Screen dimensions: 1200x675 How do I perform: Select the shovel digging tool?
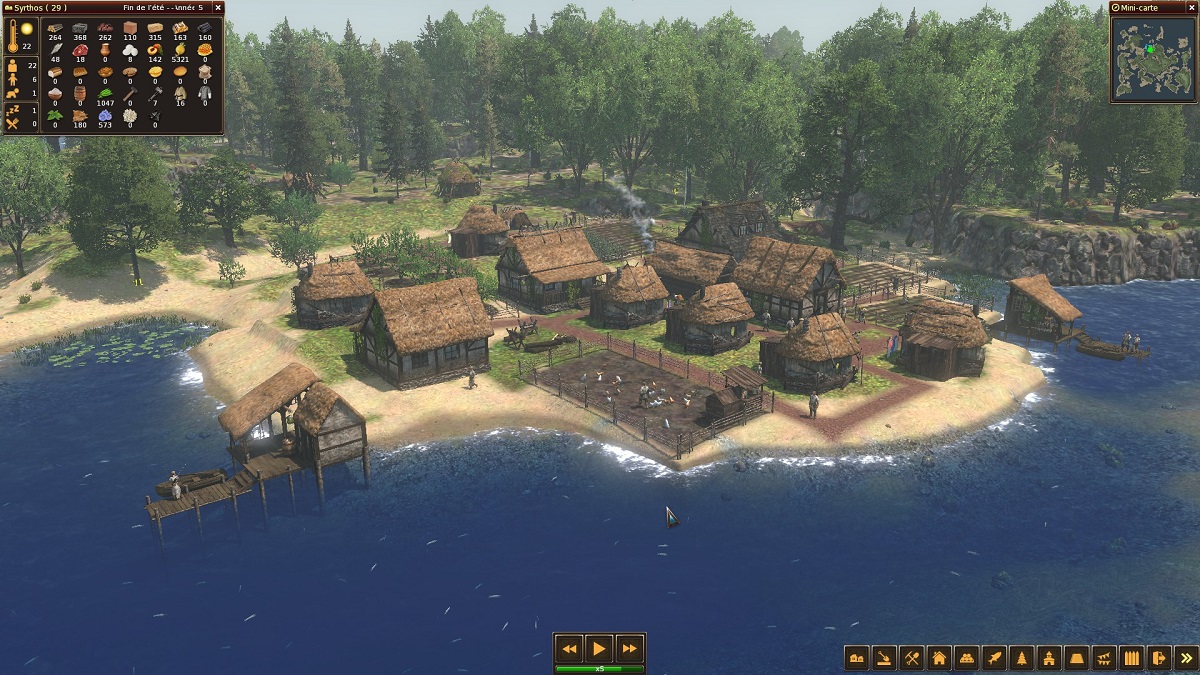pos(884,657)
